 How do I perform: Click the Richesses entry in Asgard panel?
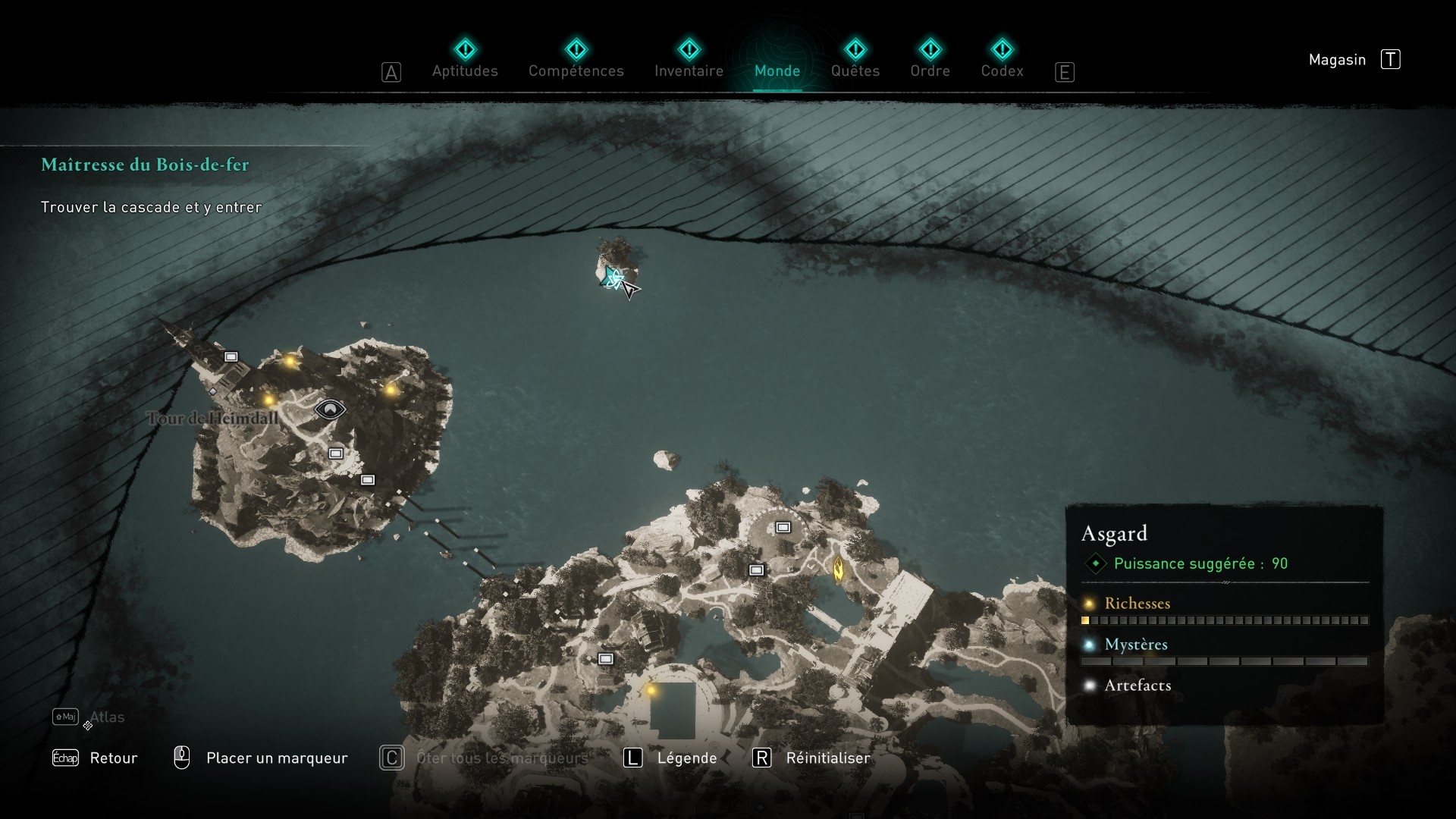[x=1137, y=604]
